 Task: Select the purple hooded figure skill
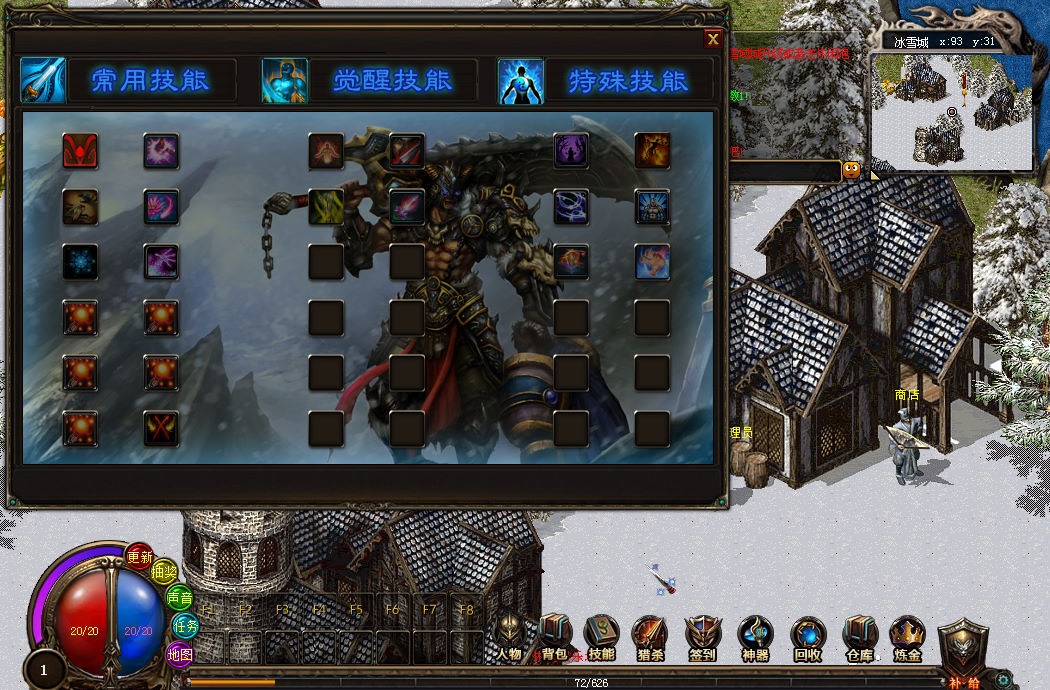point(571,151)
